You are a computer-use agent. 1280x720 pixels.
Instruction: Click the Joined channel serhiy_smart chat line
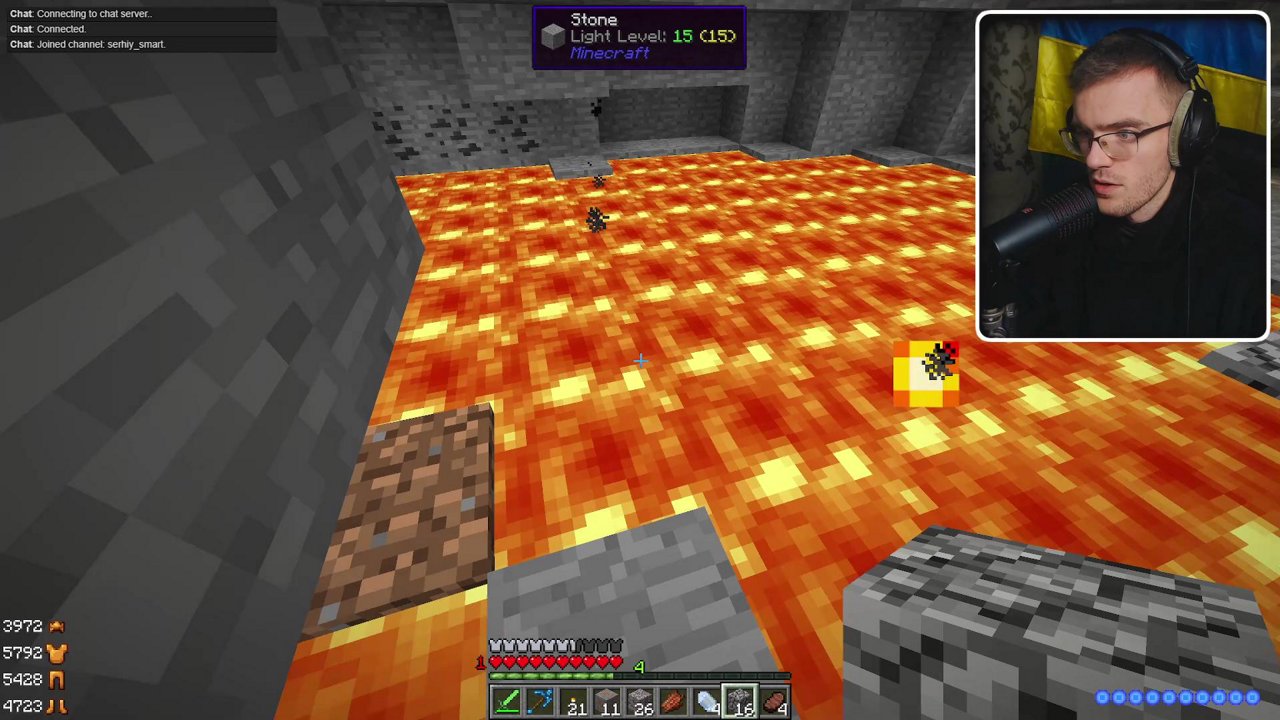point(100,44)
